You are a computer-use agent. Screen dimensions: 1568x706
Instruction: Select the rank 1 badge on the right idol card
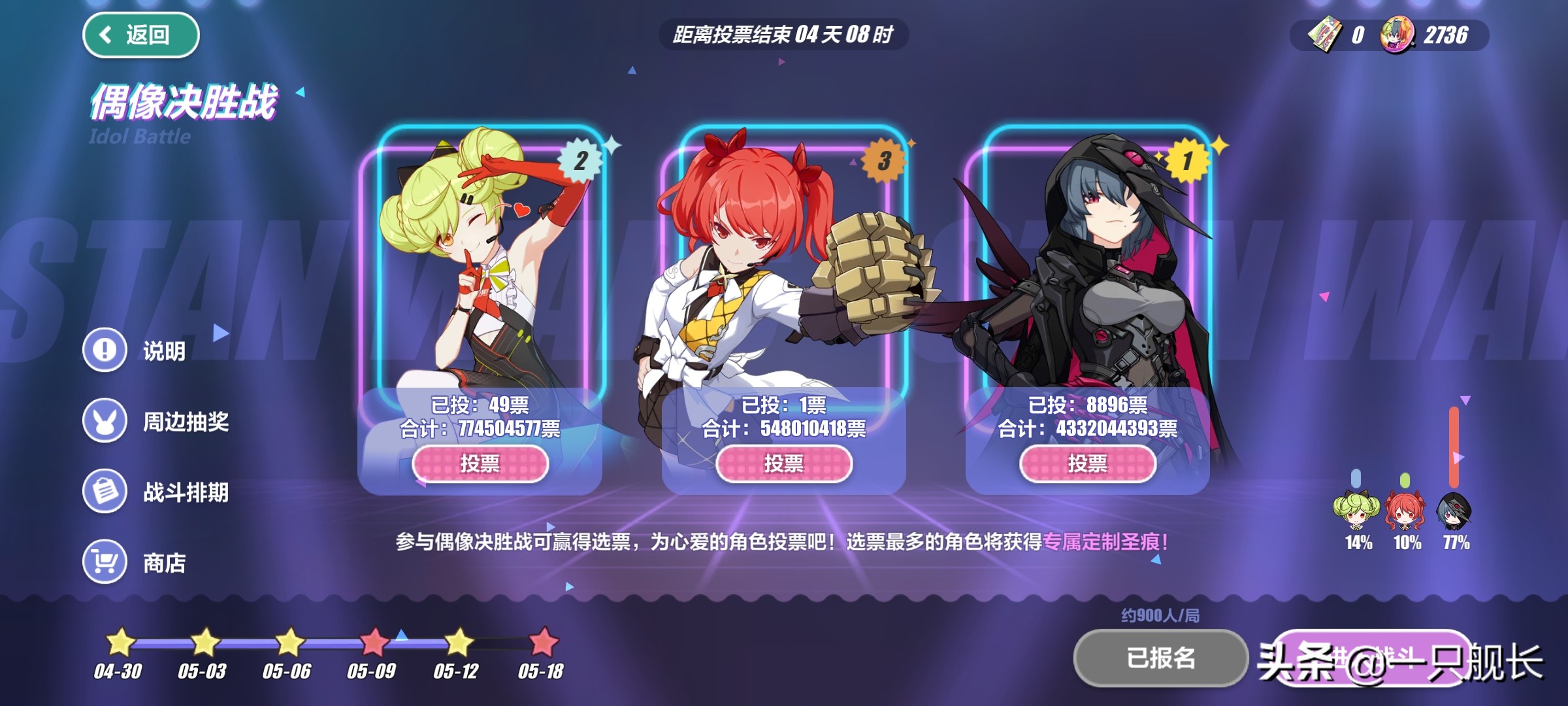point(1188,161)
